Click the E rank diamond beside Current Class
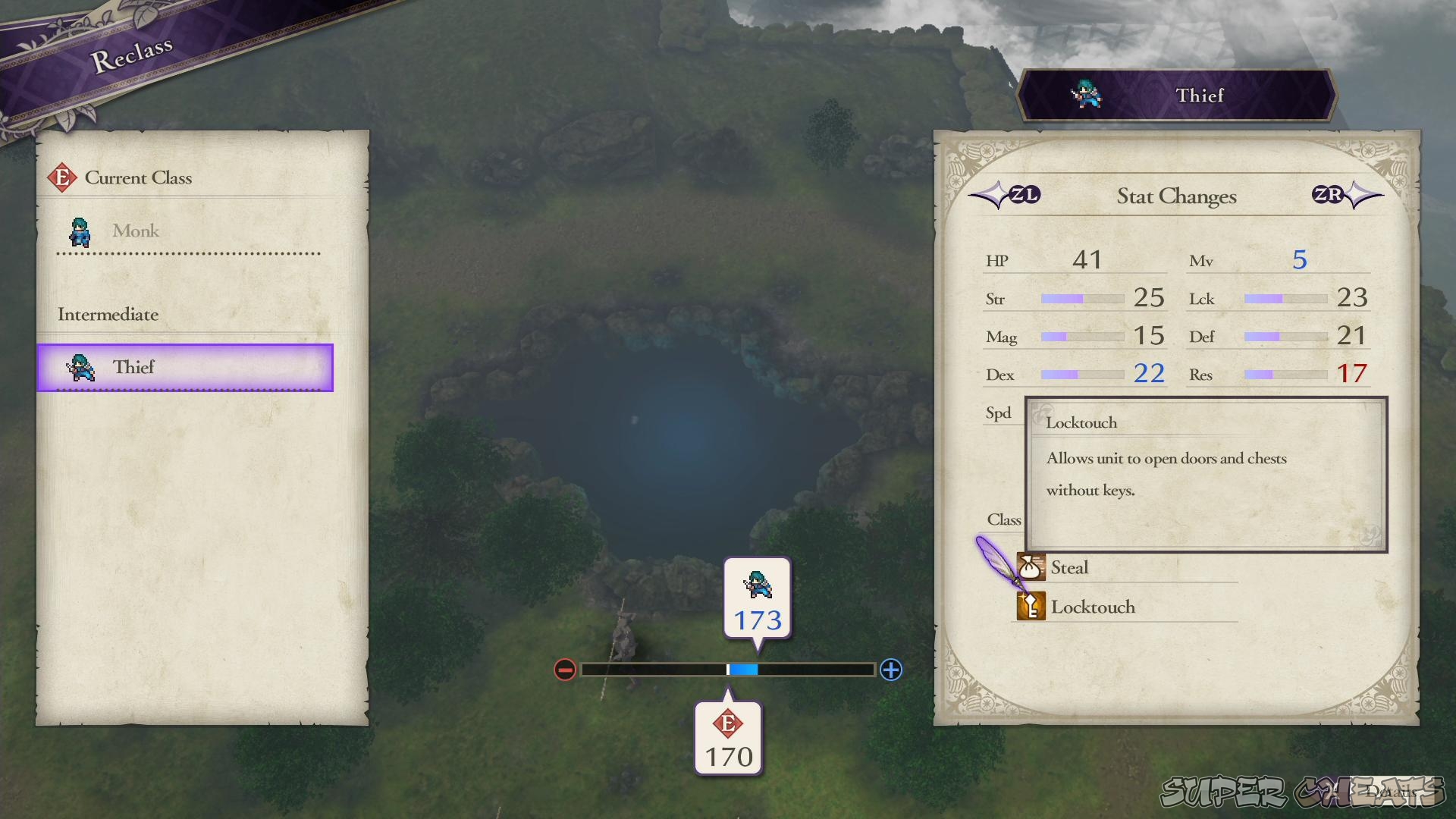 click(x=63, y=177)
